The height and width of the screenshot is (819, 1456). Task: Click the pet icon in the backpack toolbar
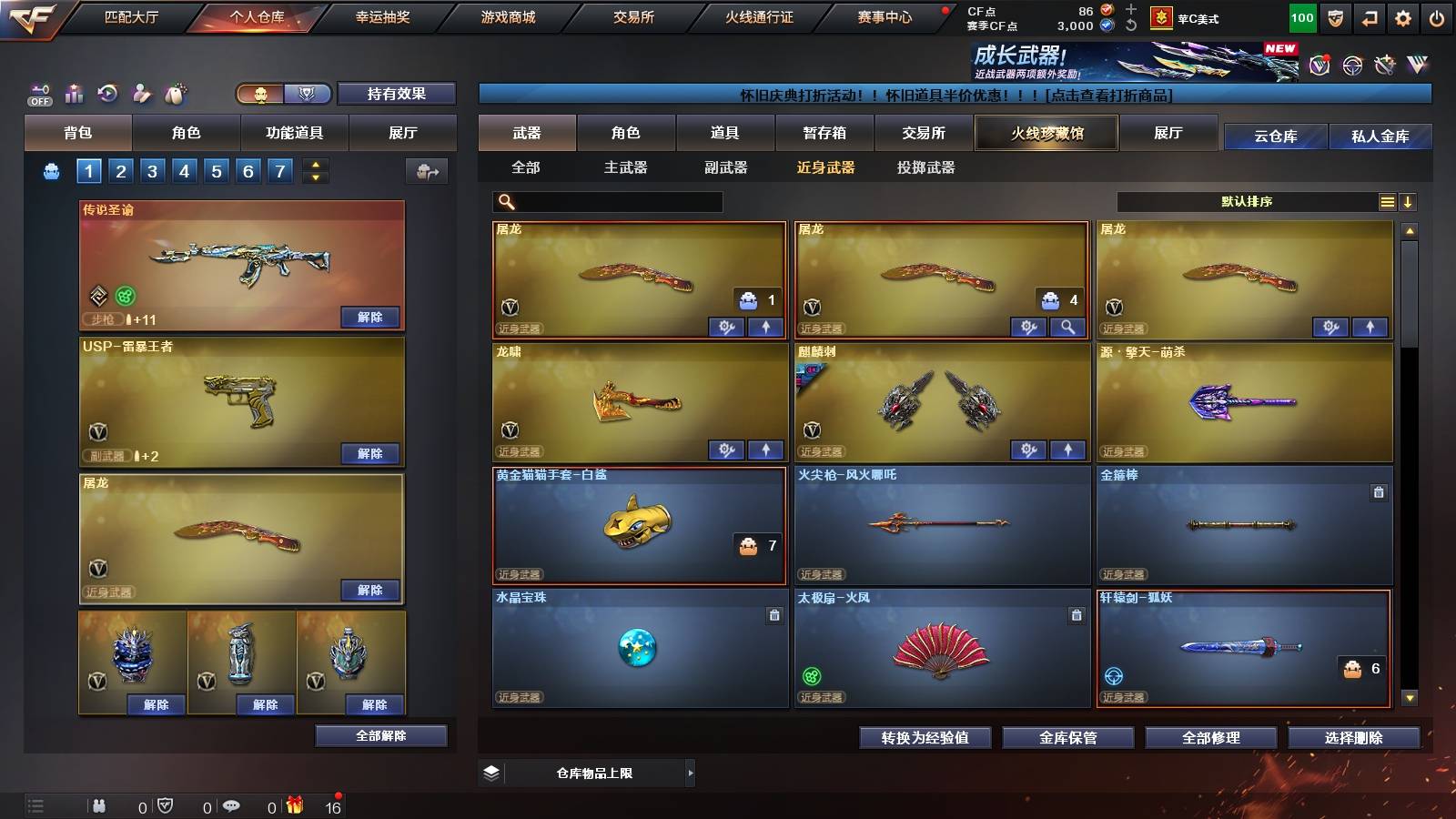coord(173,94)
